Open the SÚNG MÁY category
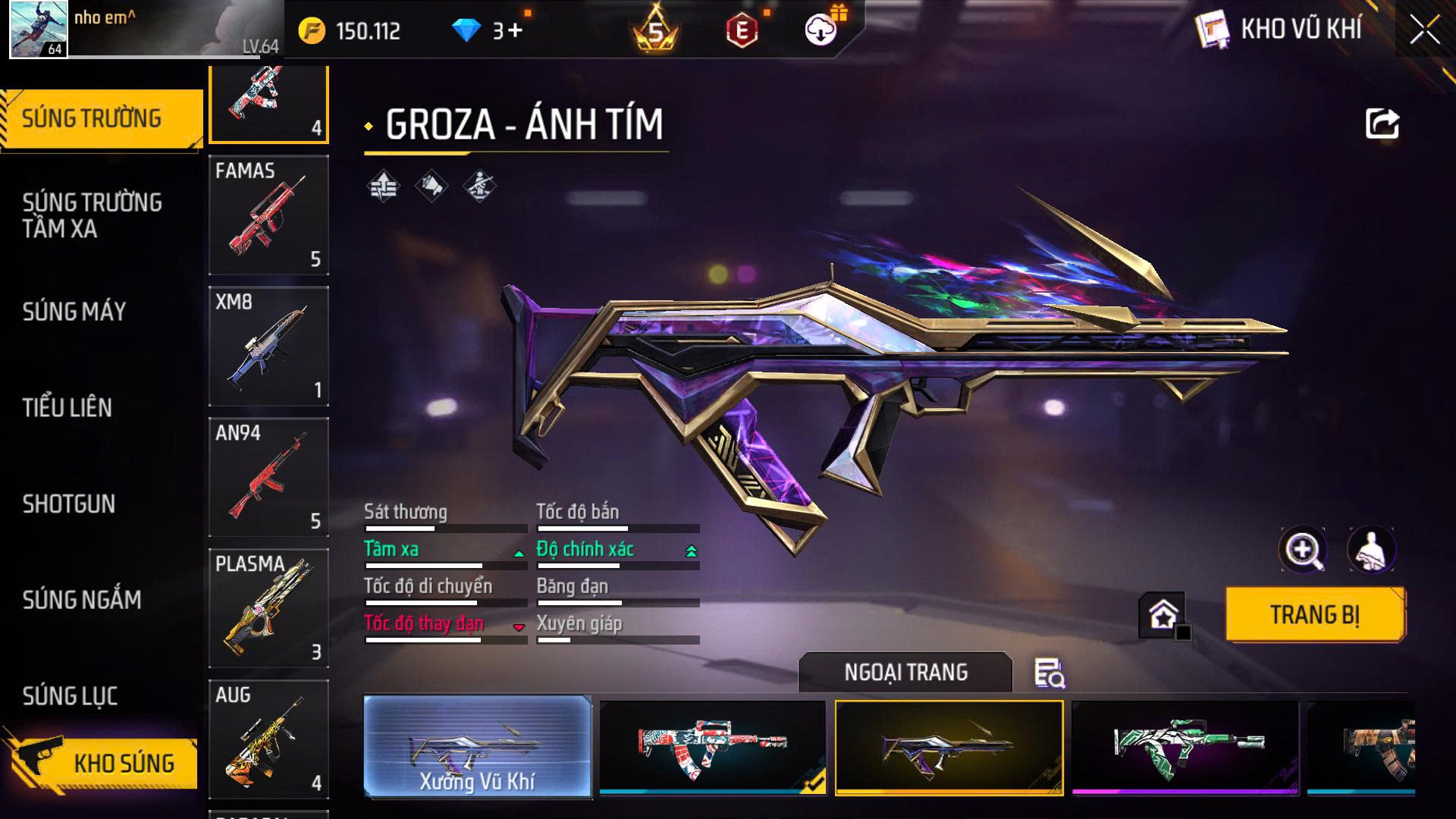The width and height of the screenshot is (1456, 819). [74, 312]
